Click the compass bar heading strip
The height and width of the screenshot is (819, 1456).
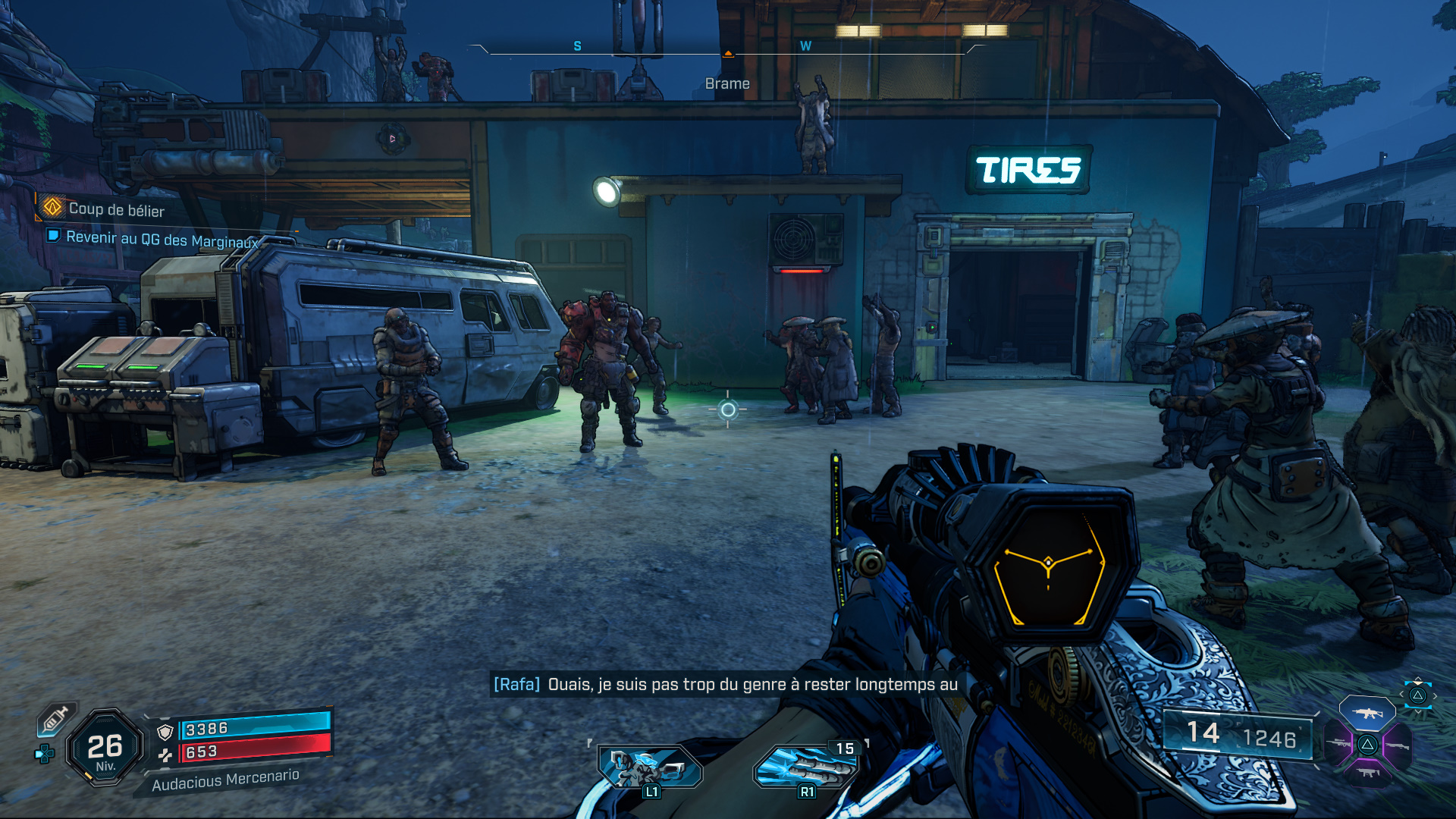point(728,49)
